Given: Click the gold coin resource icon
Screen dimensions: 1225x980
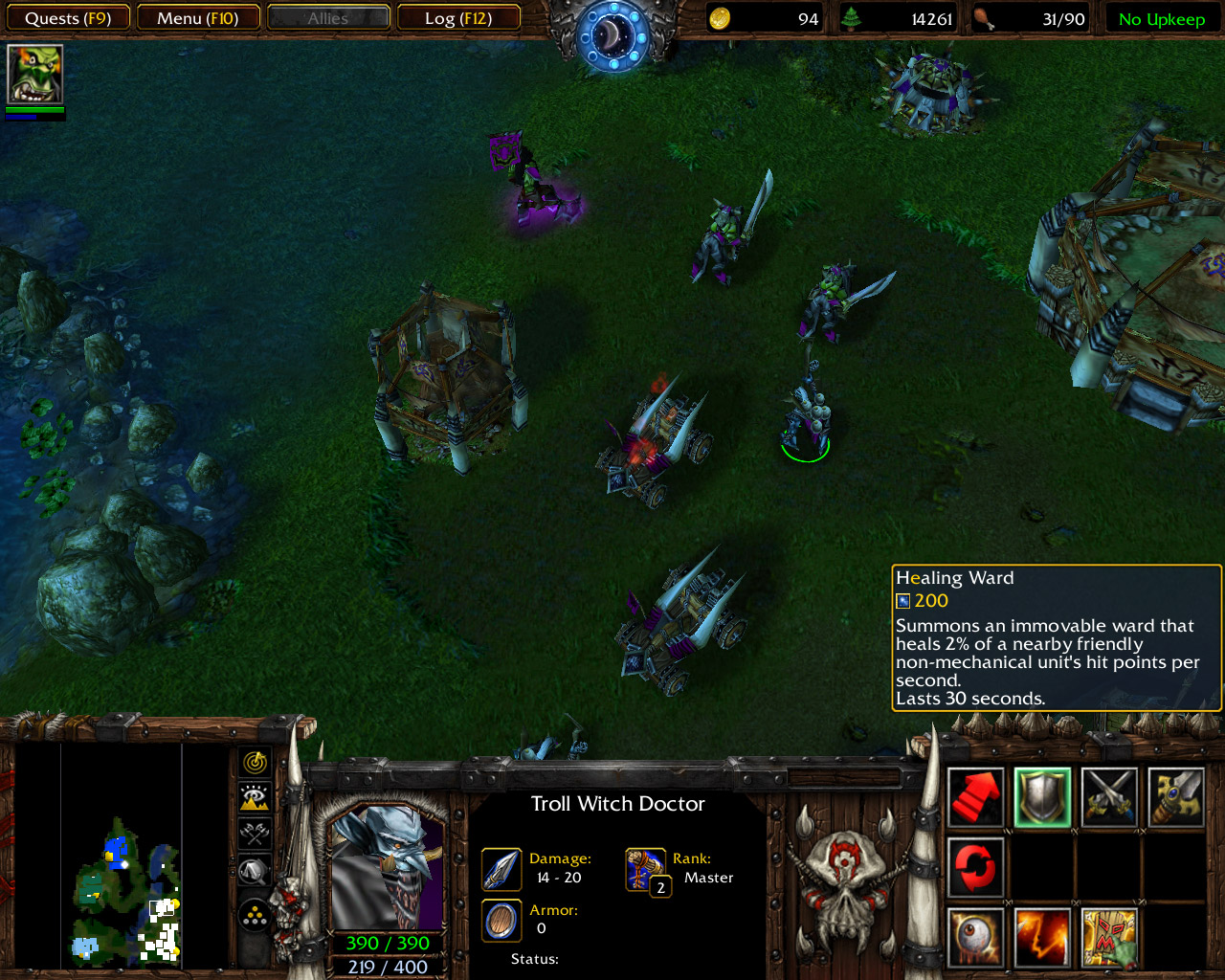Looking at the screenshot, I should 720,17.
